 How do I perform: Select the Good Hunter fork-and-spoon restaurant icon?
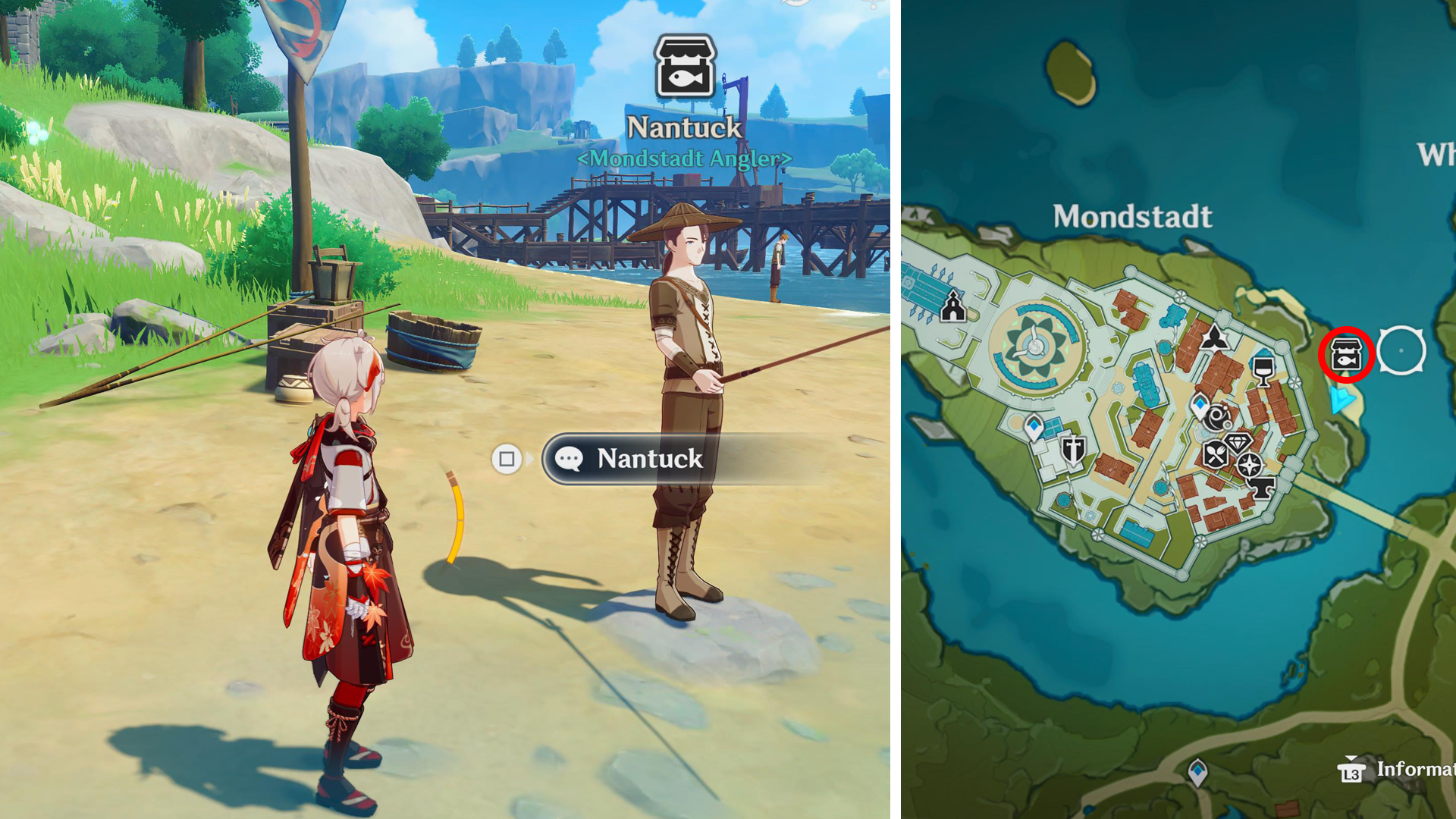(1214, 453)
